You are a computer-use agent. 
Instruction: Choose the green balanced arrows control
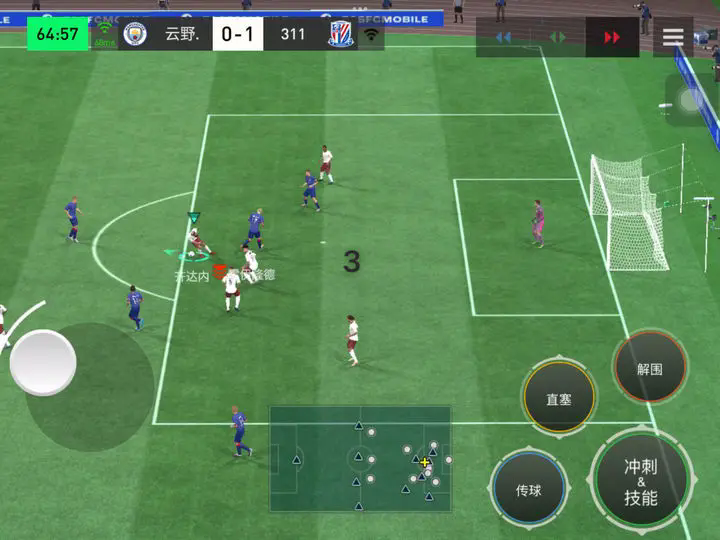tap(557, 37)
